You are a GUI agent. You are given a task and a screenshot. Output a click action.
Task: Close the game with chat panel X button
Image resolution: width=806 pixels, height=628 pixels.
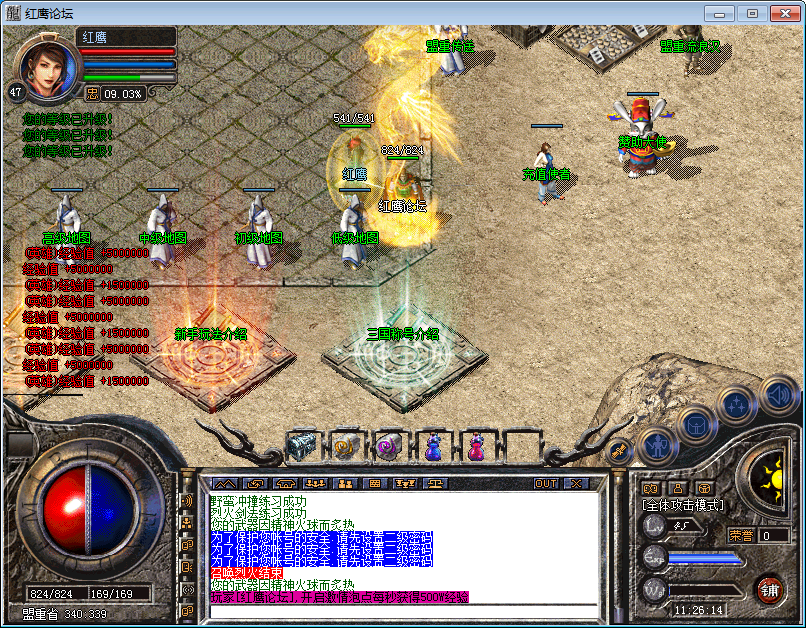575,483
